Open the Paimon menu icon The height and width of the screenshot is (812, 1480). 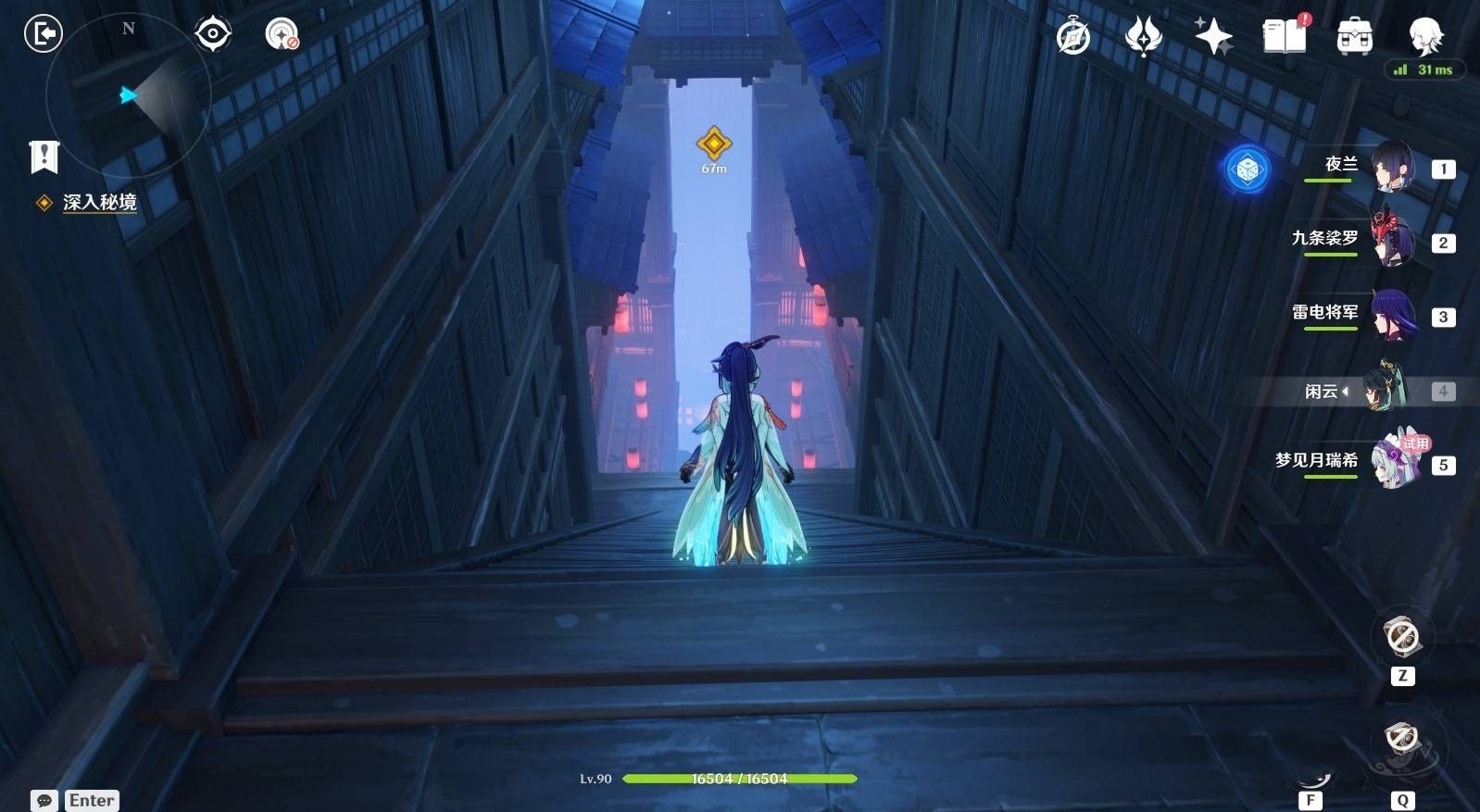tap(1424, 35)
